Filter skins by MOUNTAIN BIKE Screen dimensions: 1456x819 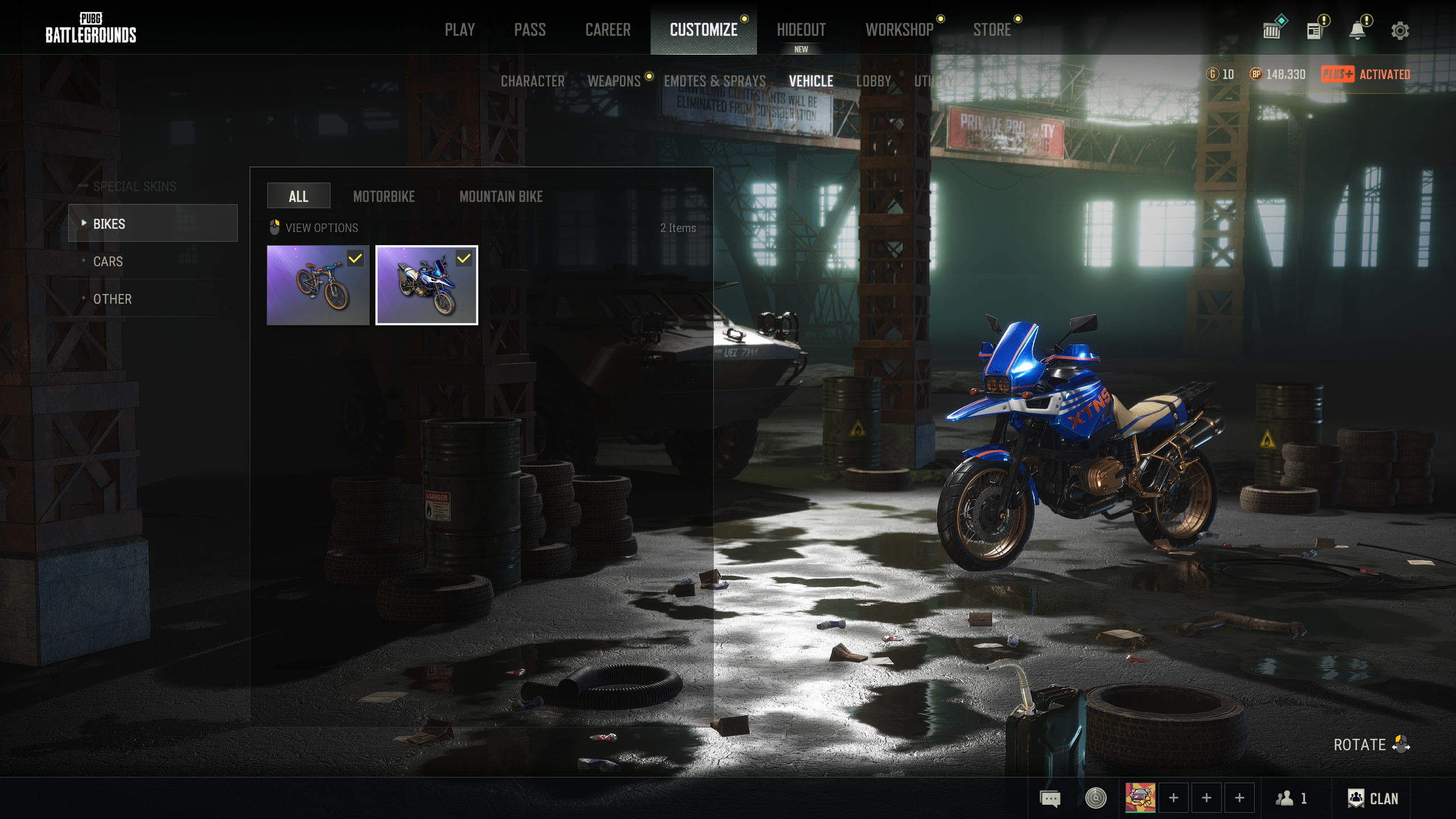[x=500, y=196]
